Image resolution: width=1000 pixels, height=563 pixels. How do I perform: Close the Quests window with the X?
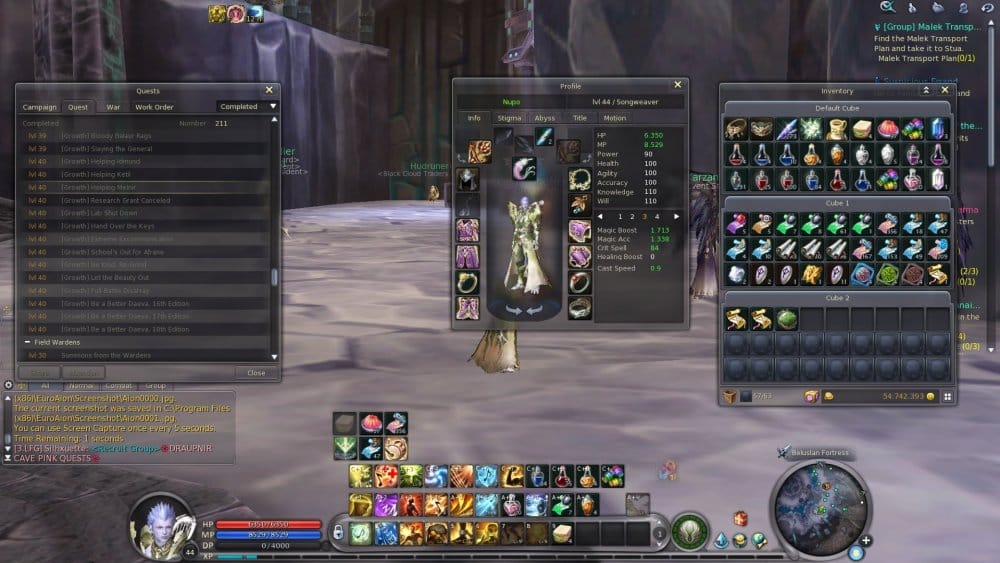click(269, 91)
